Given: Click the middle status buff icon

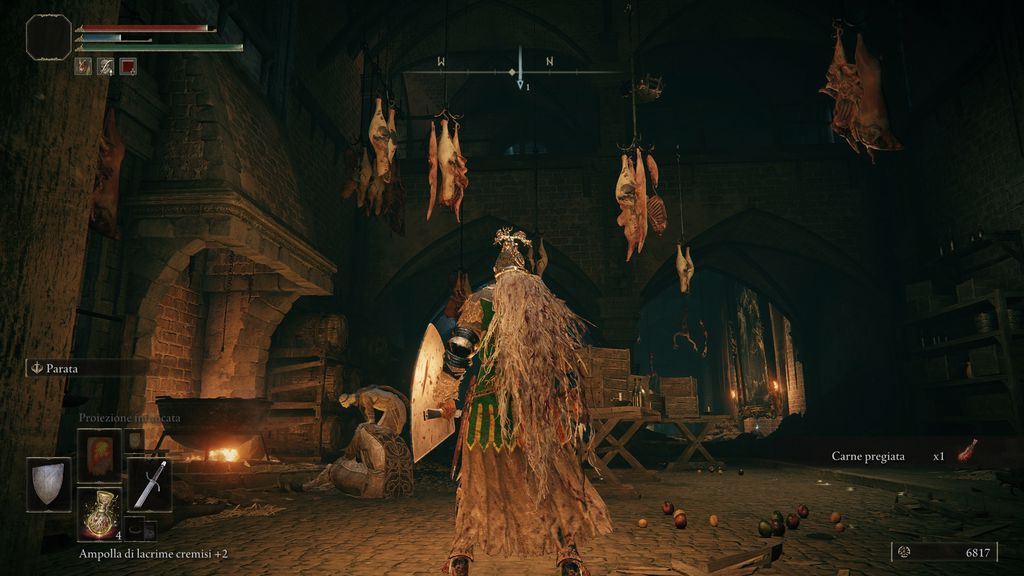Looking at the screenshot, I should tap(106, 67).
